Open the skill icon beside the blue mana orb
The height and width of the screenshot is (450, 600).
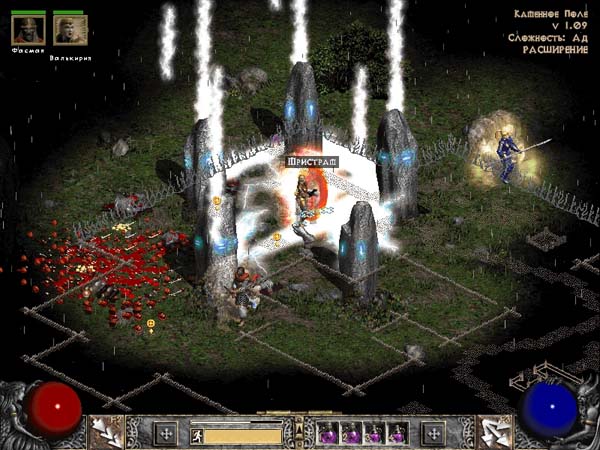495,432
